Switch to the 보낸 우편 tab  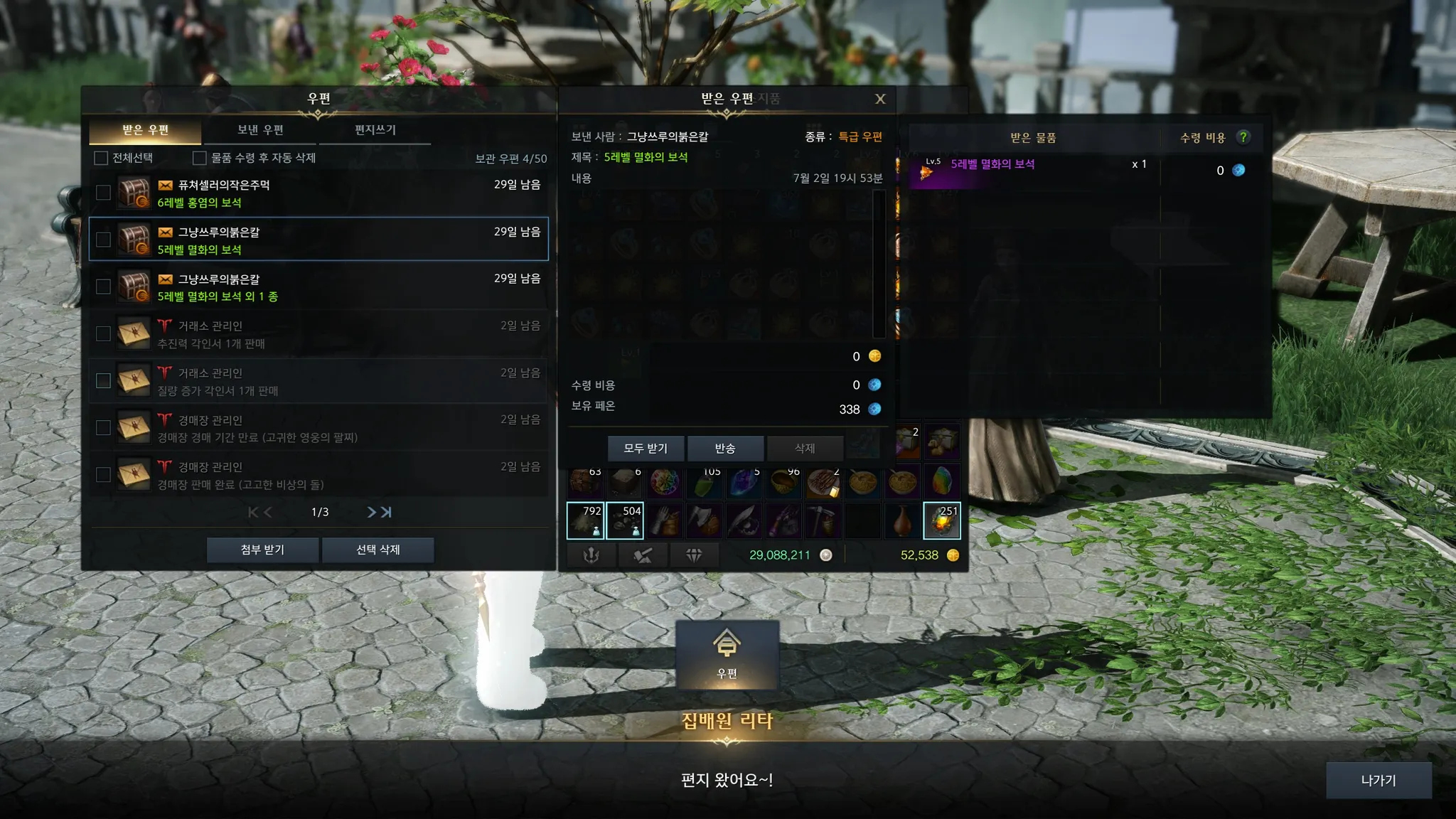260,130
